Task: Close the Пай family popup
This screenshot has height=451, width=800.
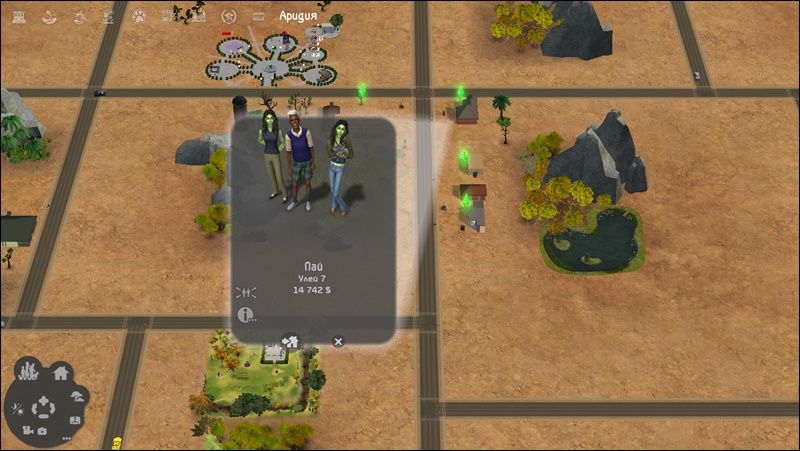Action: (x=338, y=342)
